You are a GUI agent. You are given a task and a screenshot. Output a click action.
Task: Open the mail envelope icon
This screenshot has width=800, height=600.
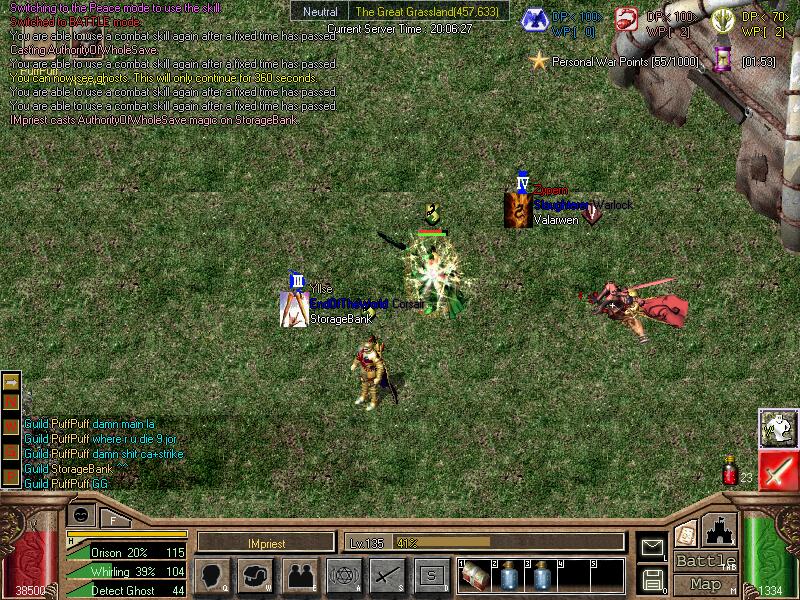click(x=652, y=547)
